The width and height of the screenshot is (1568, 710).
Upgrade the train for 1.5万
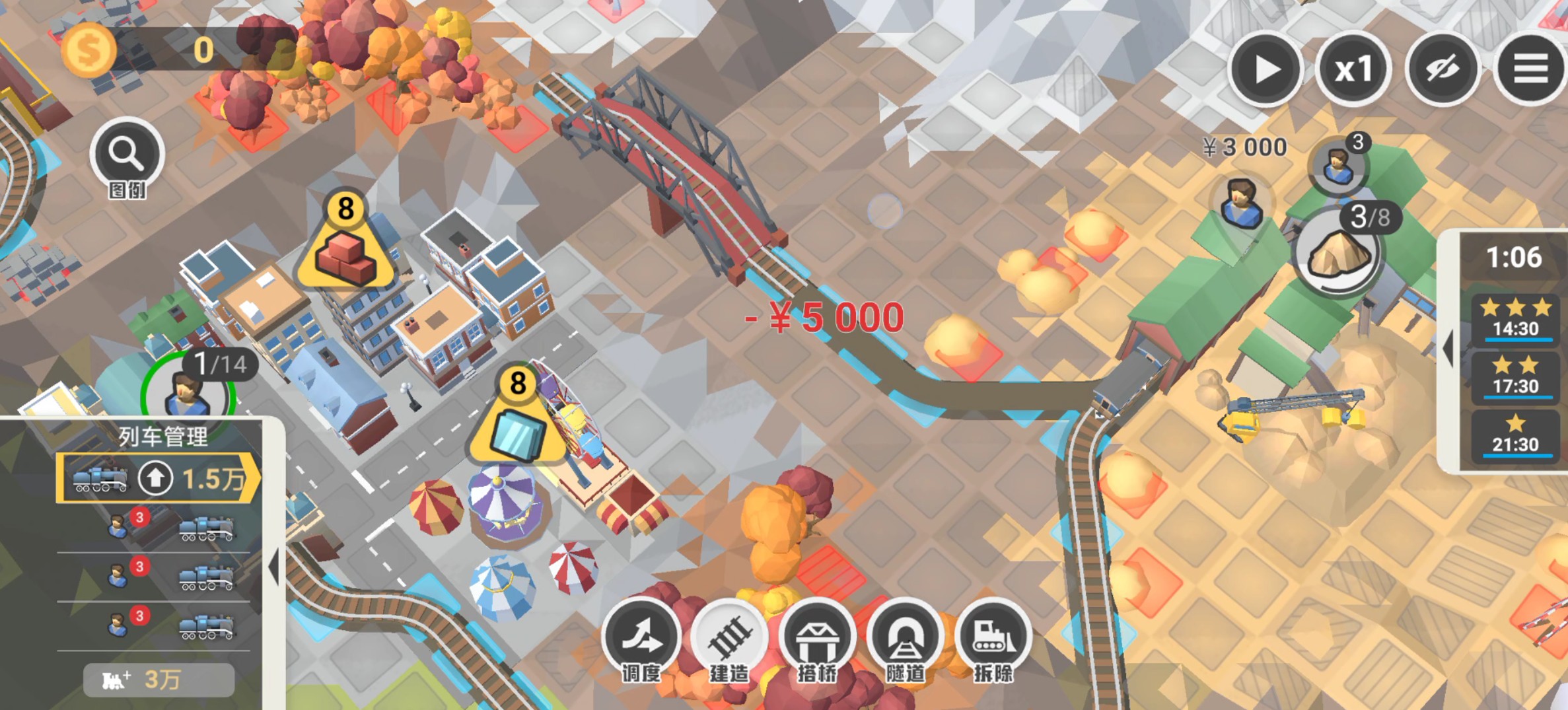point(157,478)
